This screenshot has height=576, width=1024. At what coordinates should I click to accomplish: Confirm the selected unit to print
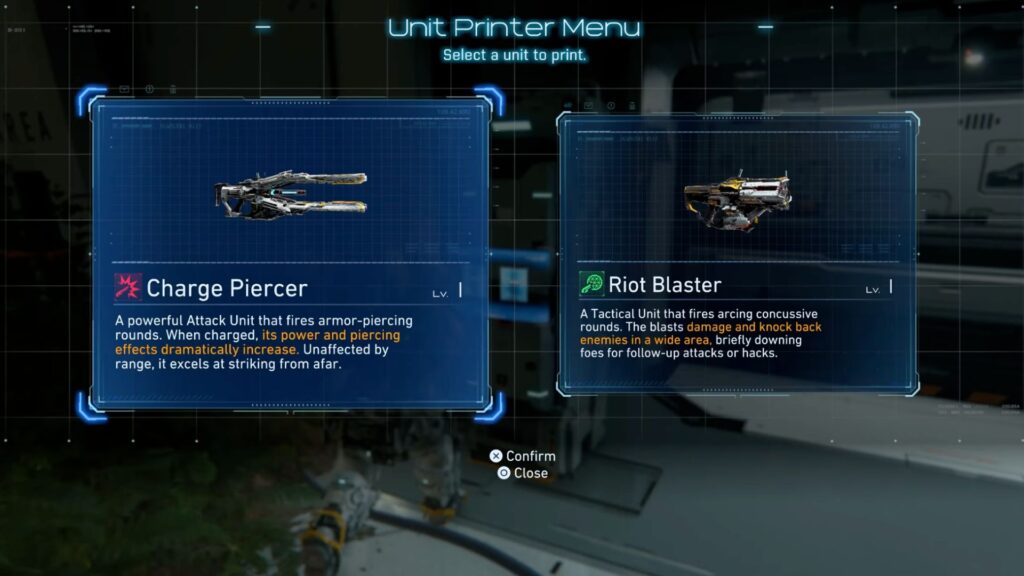click(x=522, y=456)
